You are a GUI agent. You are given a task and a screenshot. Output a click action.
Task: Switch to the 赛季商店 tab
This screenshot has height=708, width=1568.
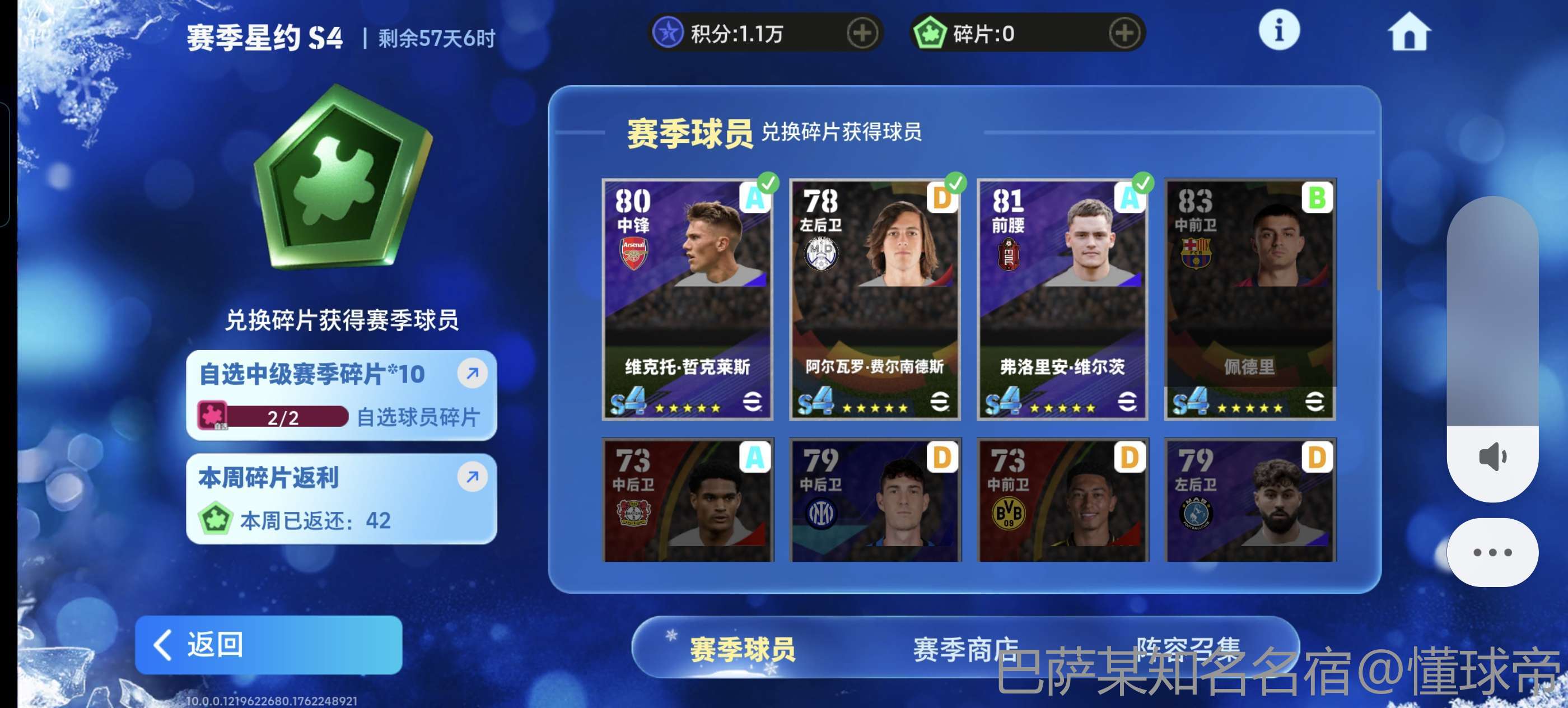pos(965,649)
